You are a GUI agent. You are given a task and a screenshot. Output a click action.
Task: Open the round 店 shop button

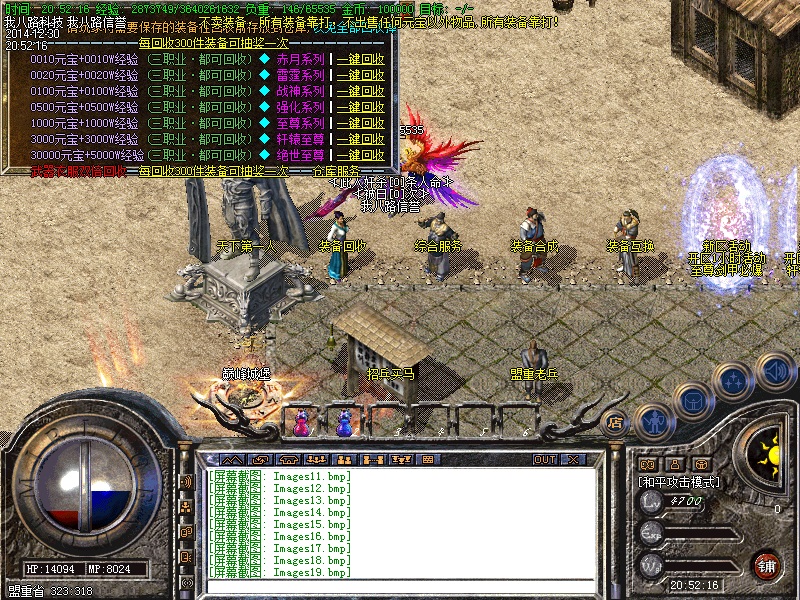[616, 422]
